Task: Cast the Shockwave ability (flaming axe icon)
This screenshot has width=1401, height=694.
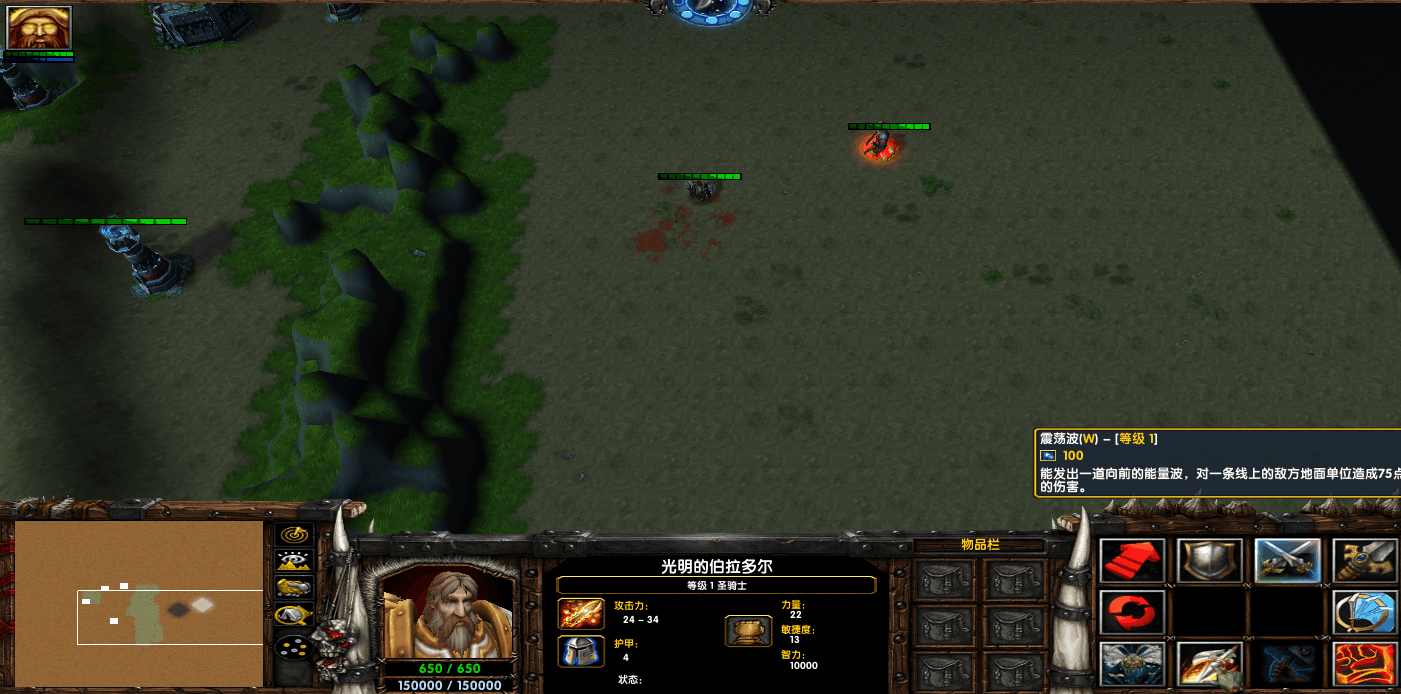Action: coord(1210,663)
